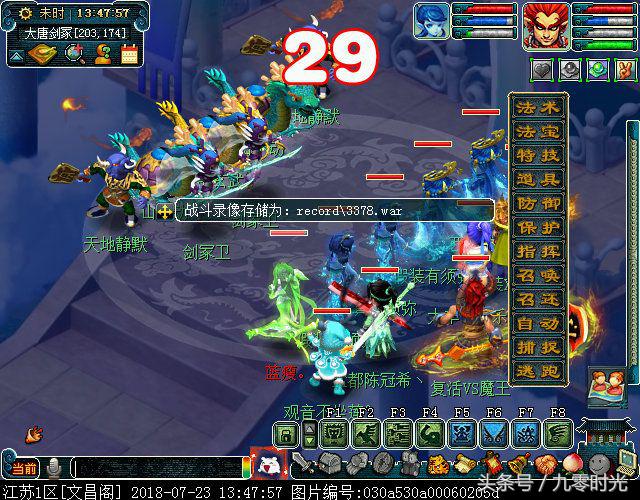Select 法术 (Spells) in battle menu
640x500 pixels.
[538, 108]
